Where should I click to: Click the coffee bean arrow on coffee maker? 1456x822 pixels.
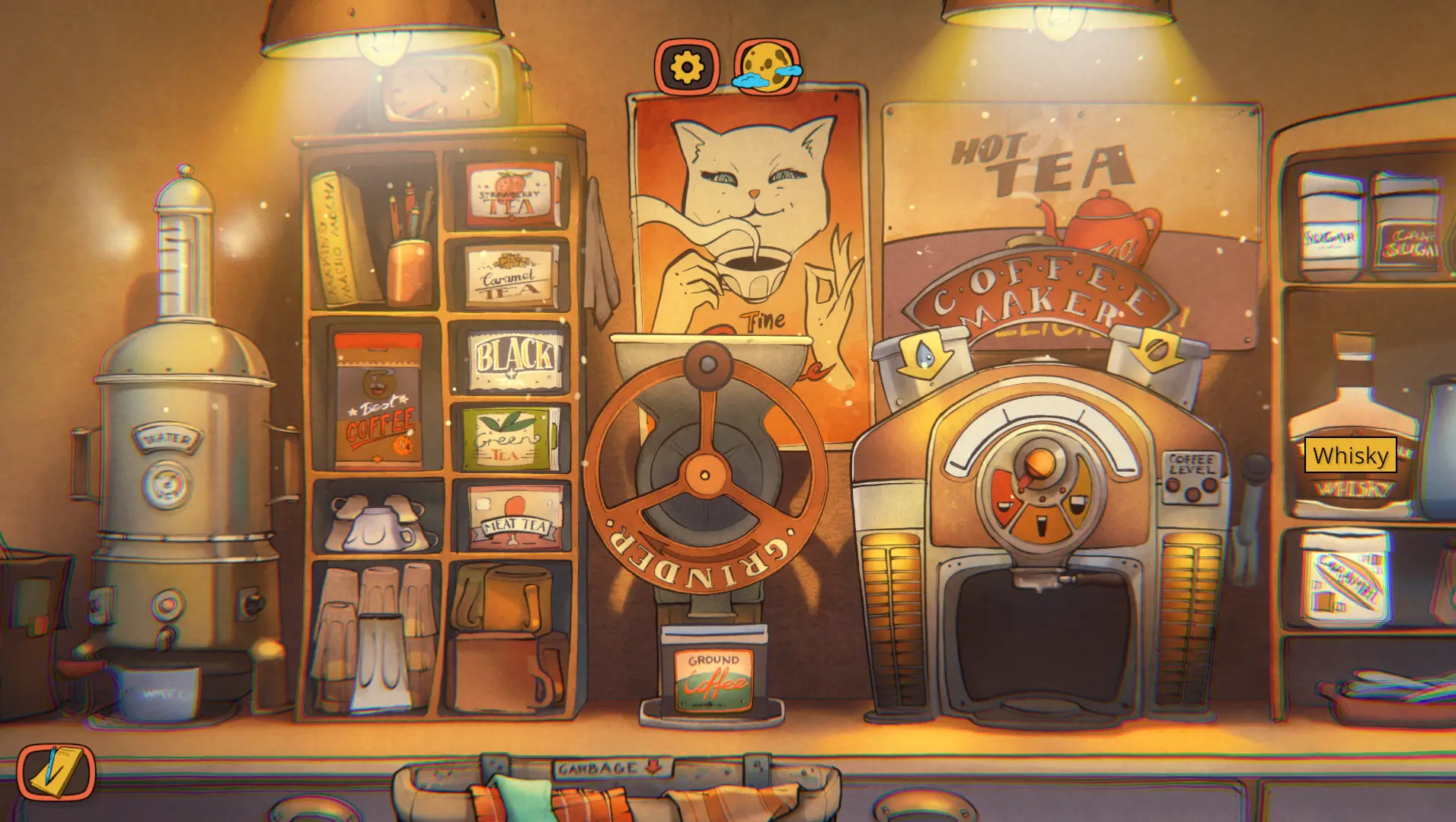(1156, 350)
